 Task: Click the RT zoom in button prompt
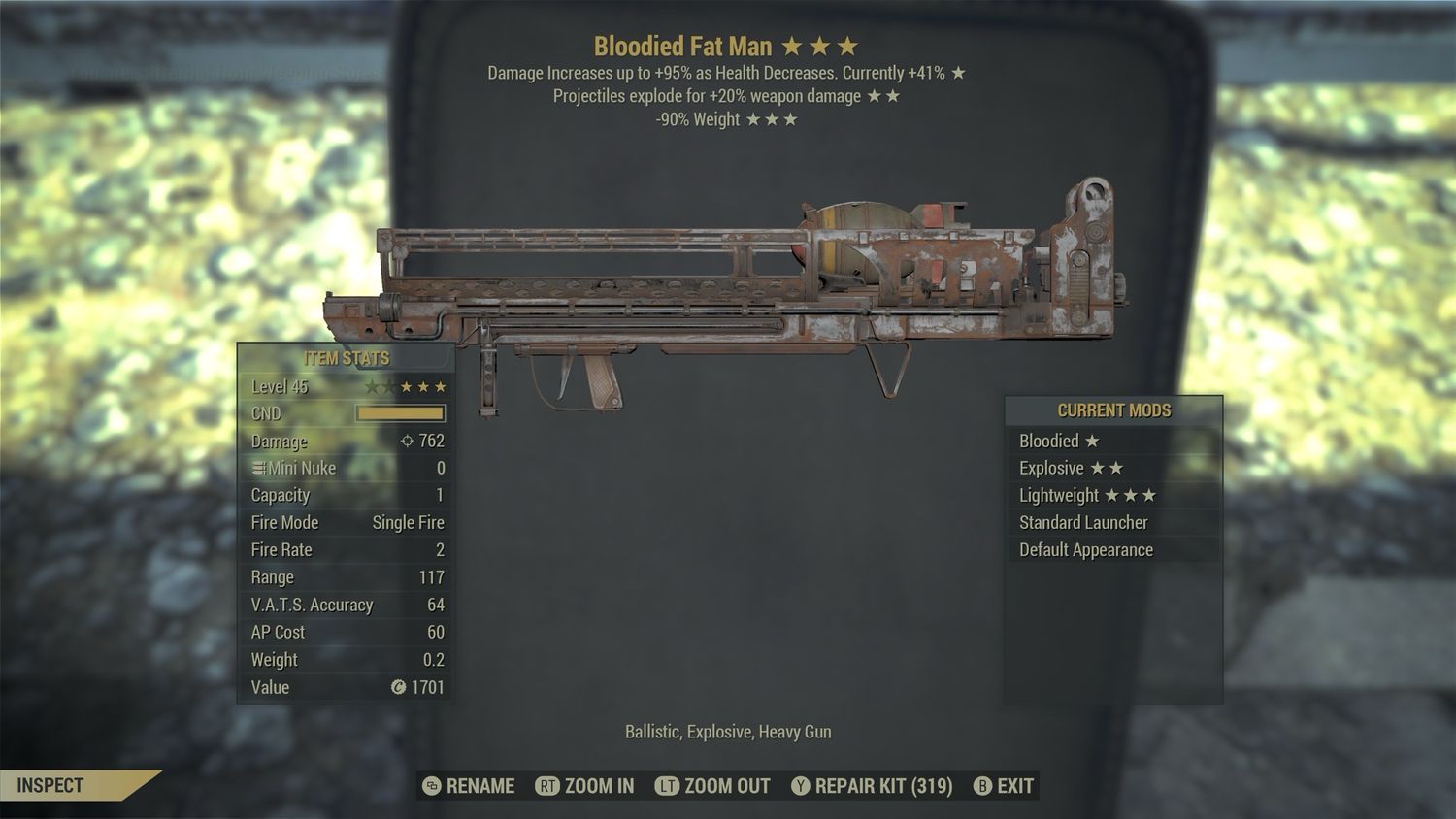point(548,787)
